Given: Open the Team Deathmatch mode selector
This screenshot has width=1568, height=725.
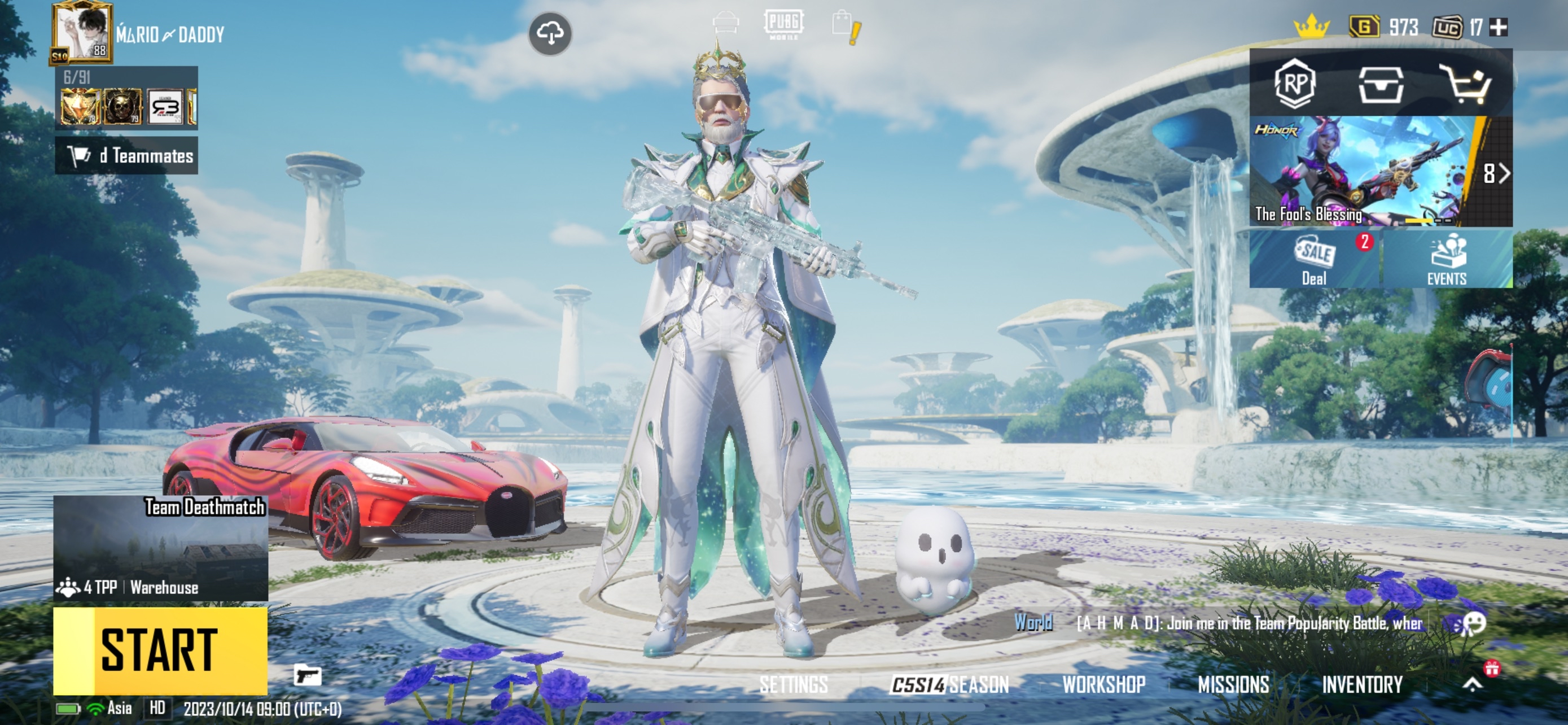Looking at the screenshot, I should pyautogui.click(x=161, y=548).
